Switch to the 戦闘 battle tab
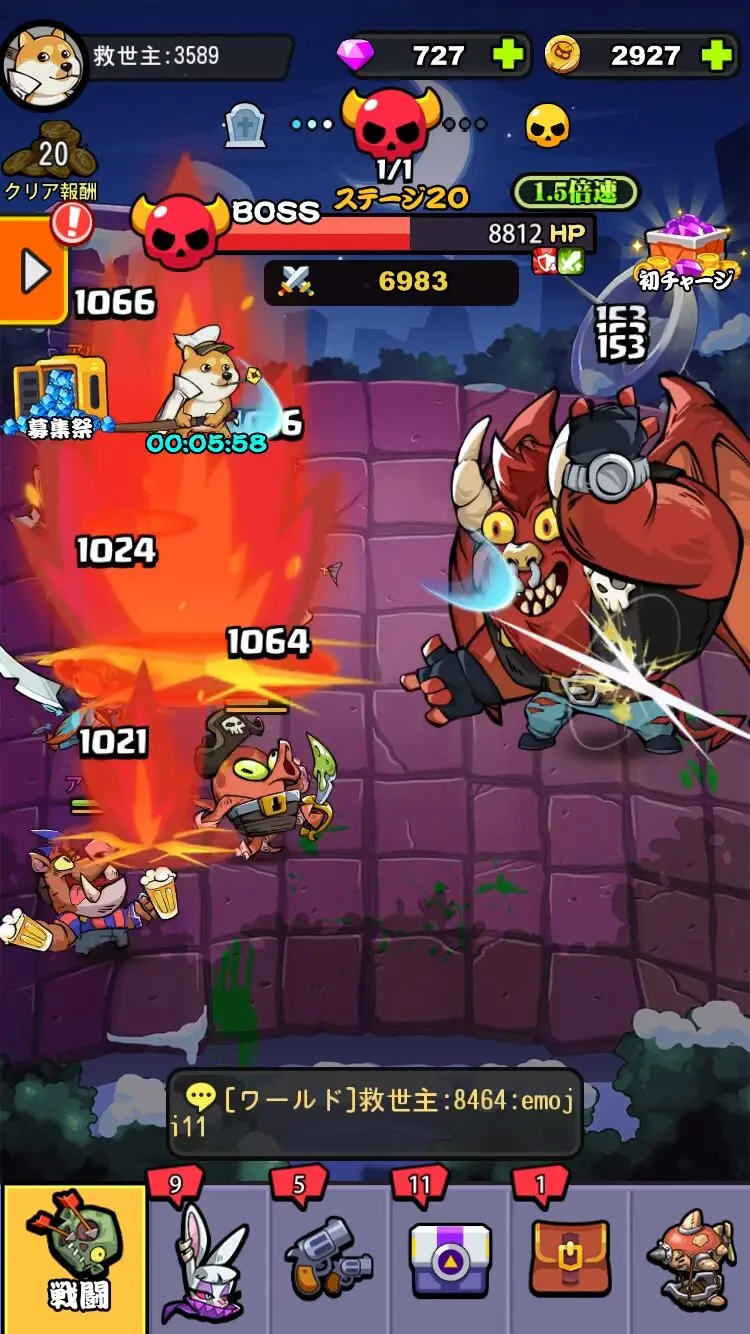The height and width of the screenshot is (1334, 750). click(75, 1258)
